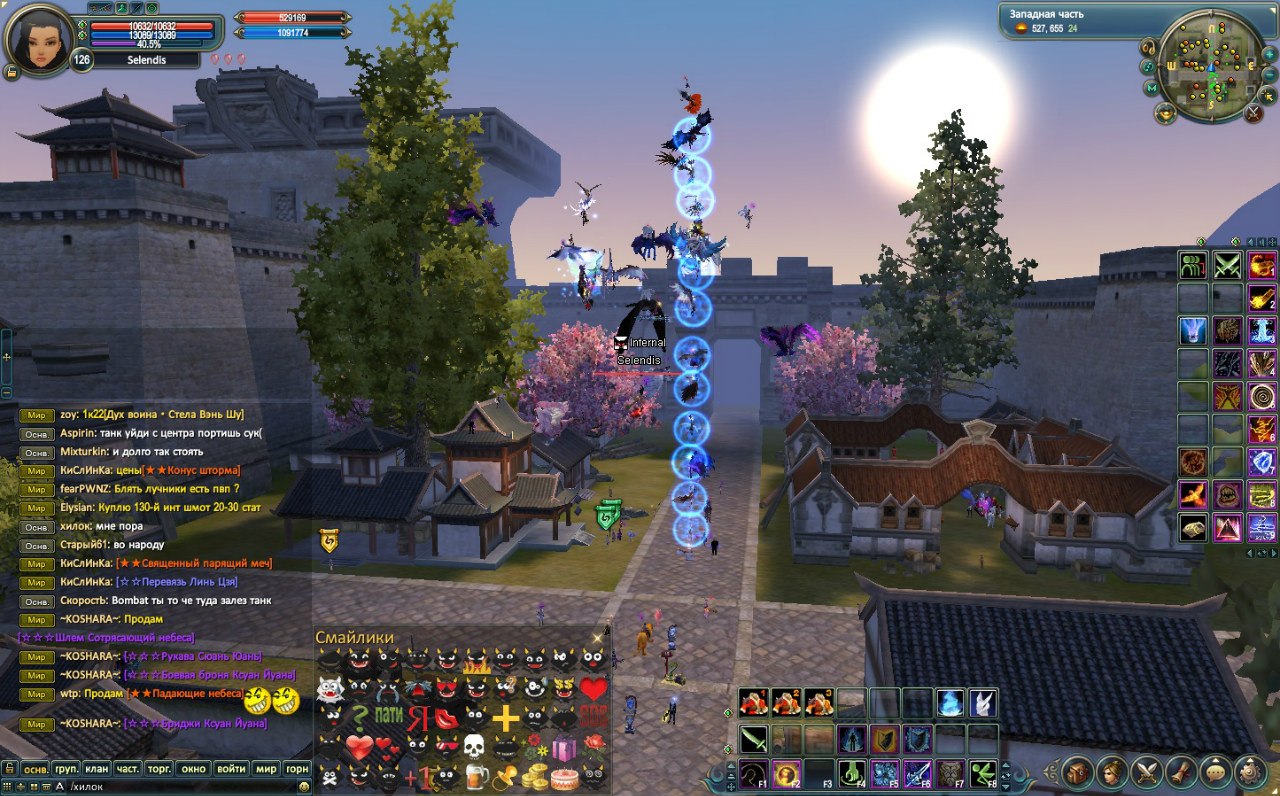Image resolution: width=1280 pixels, height=796 pixels.
Task: Select the 'торг.' trade chat tab
Action: pos(158,769)
